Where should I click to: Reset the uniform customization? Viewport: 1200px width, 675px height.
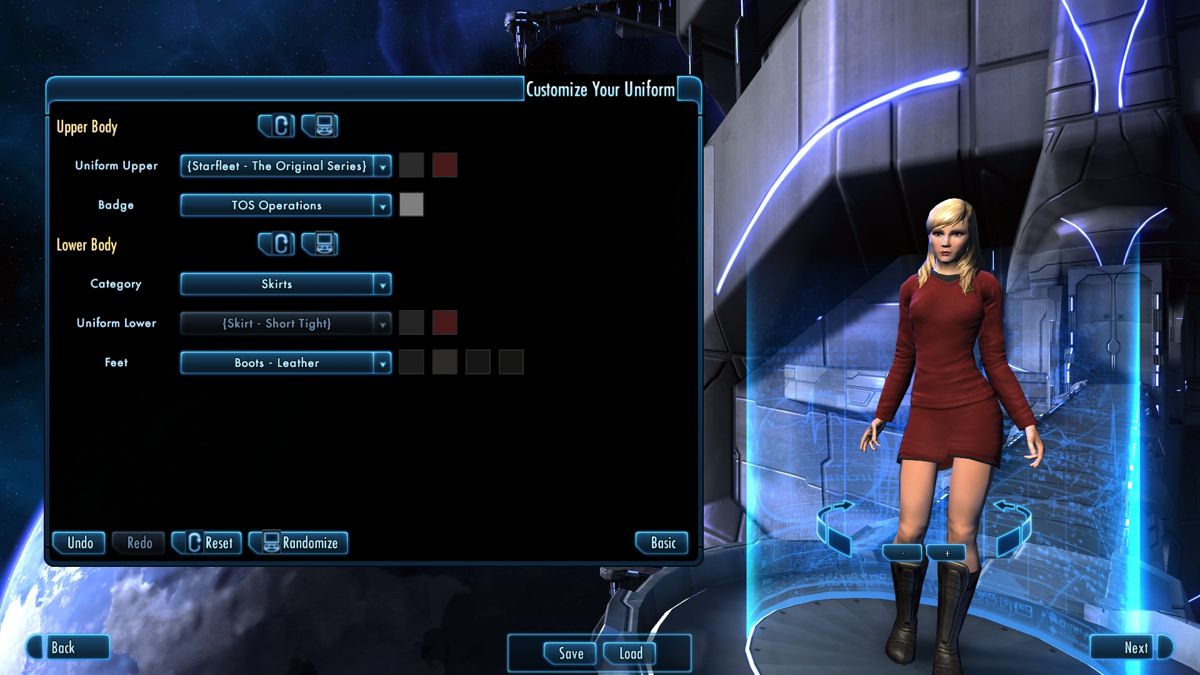205,543
